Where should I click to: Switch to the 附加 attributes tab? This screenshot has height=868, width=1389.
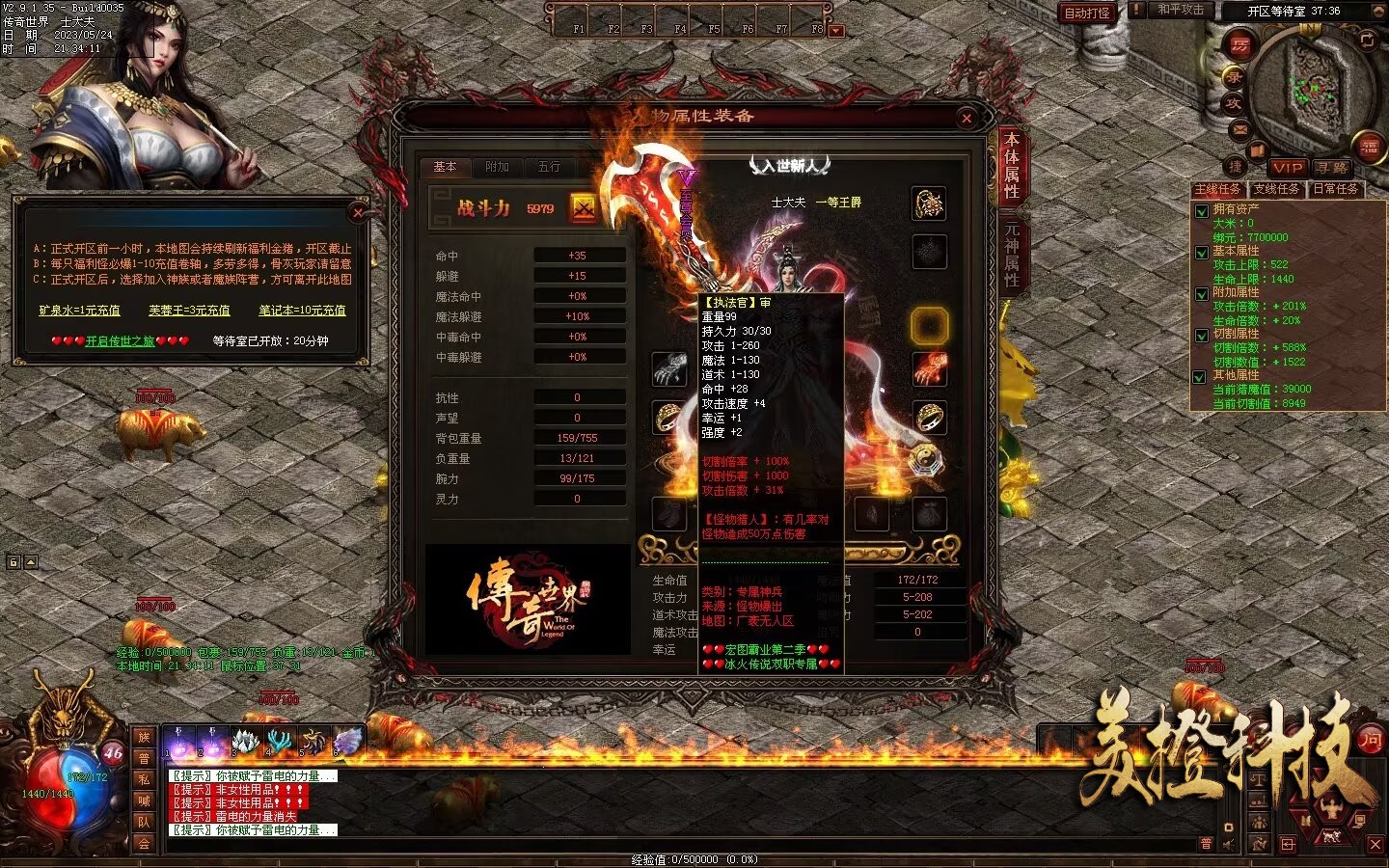click(497, 167)
